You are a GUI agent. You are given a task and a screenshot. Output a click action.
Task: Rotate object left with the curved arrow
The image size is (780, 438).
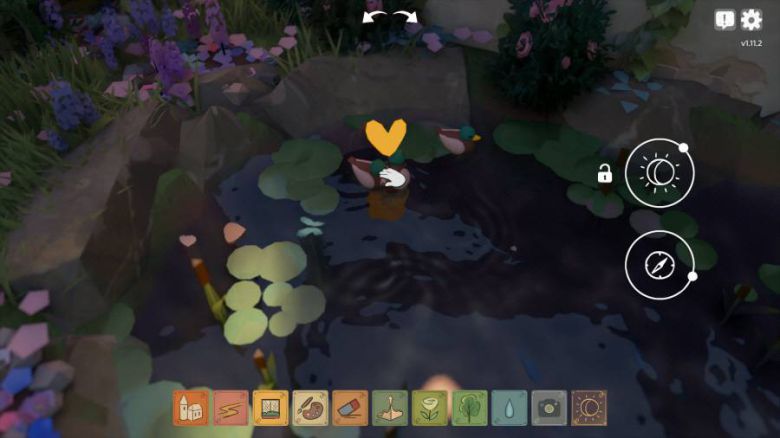click(375, 17)
